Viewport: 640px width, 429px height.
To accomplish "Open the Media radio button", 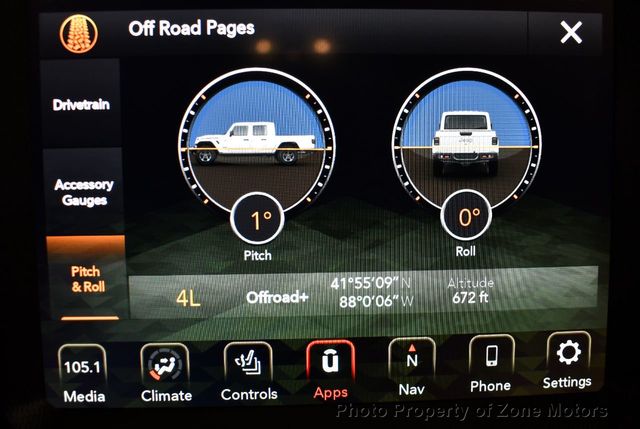I will point(84,372).
